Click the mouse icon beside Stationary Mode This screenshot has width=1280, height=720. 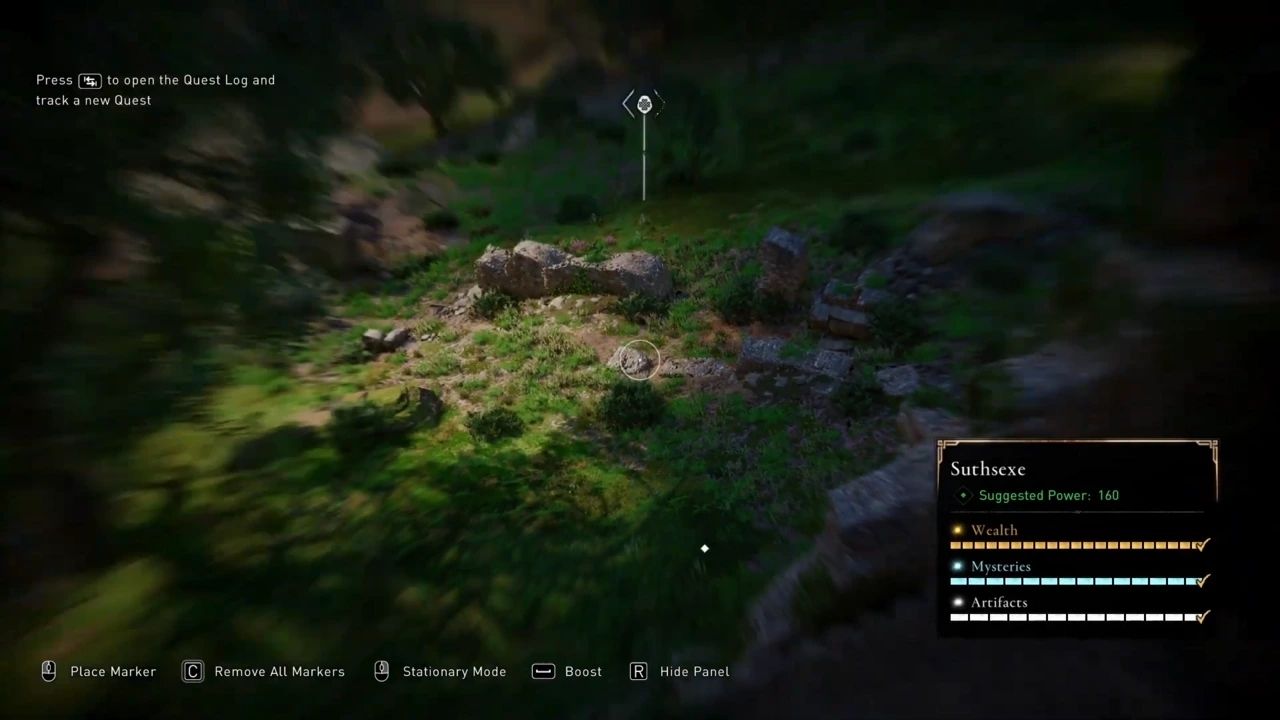point(381,671)
